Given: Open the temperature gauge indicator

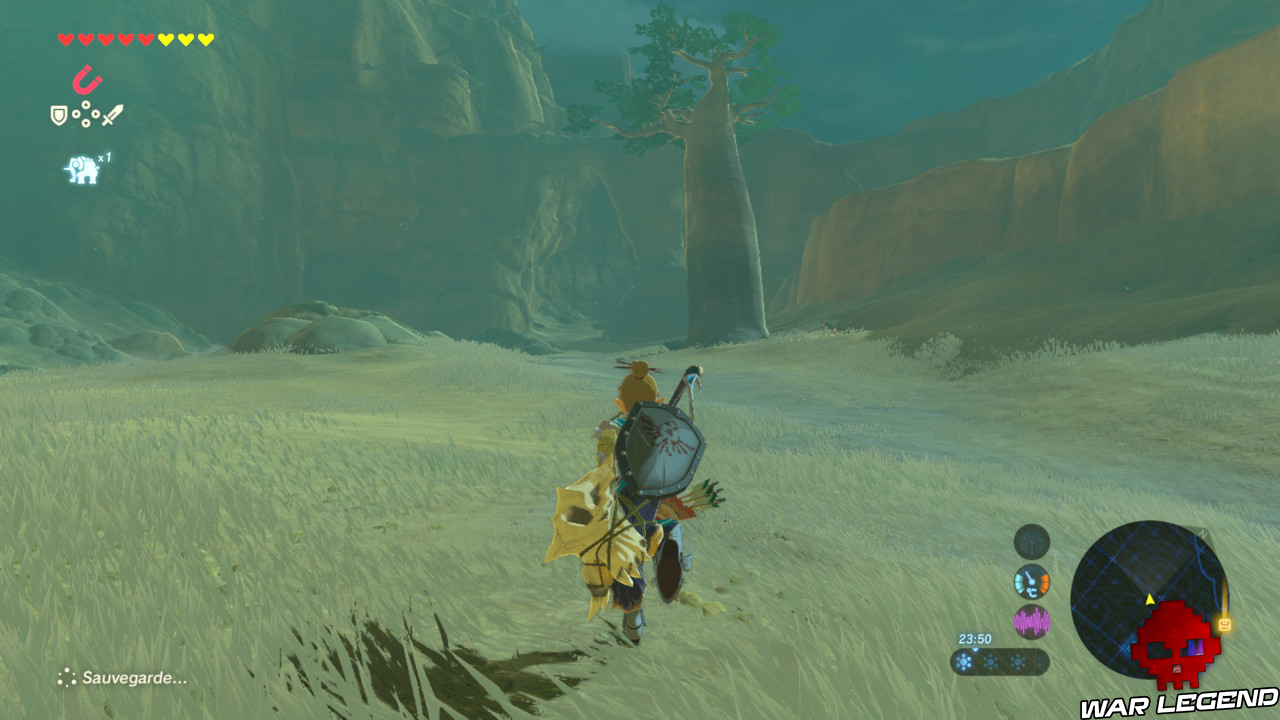Looking at the screenshot, I should [1031, 582].
